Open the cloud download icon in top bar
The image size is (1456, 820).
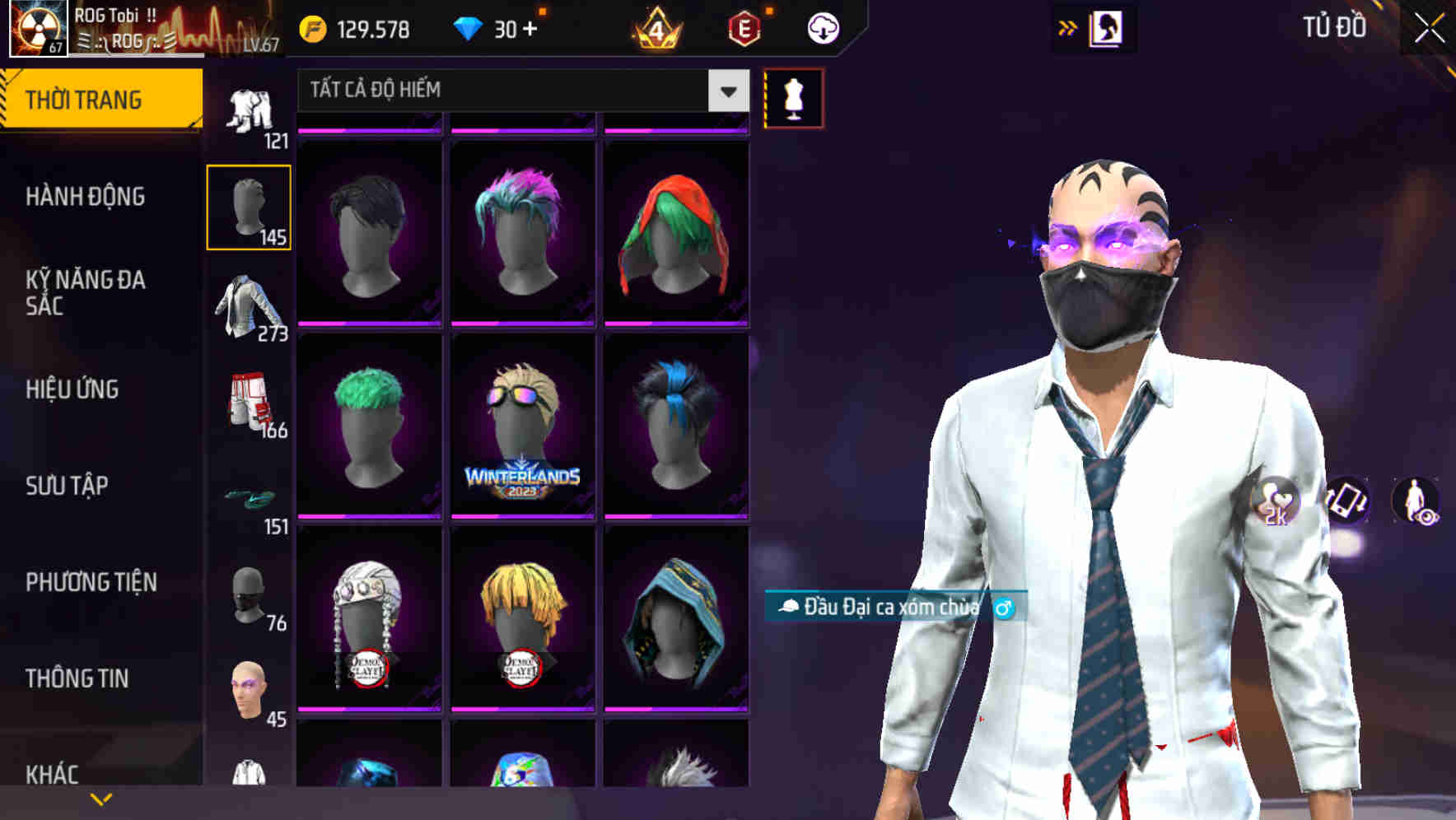[x=821, y=27]
